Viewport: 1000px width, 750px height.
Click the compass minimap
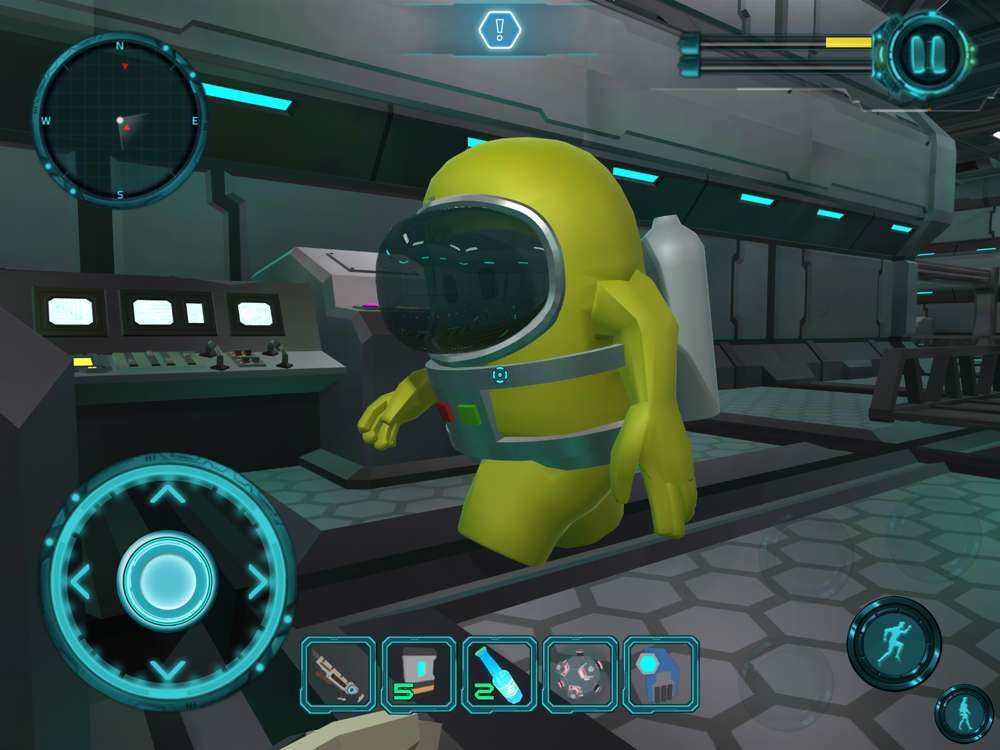coord(119,120)
